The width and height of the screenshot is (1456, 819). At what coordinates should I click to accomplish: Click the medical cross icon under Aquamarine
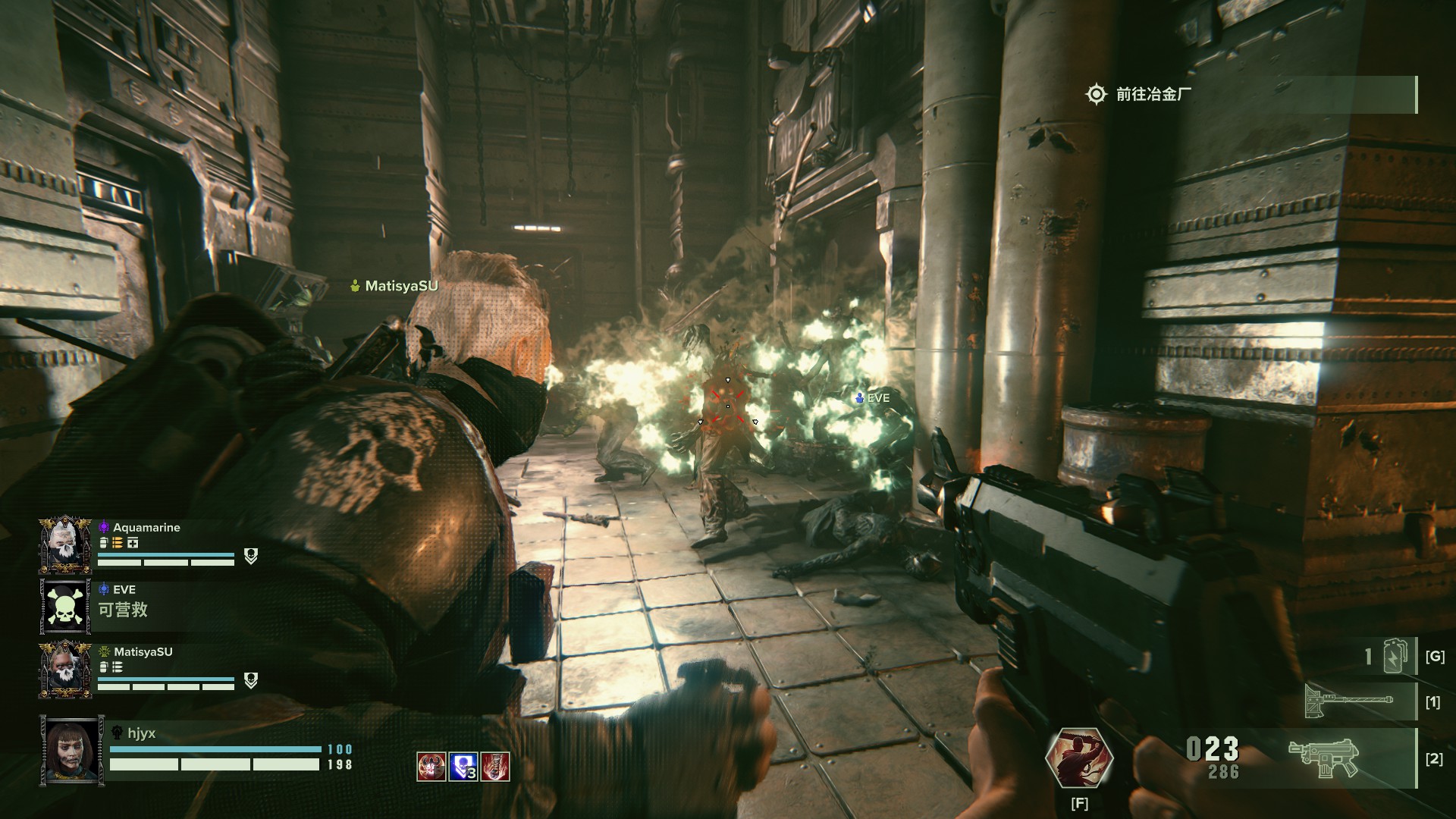pos(133,543)
